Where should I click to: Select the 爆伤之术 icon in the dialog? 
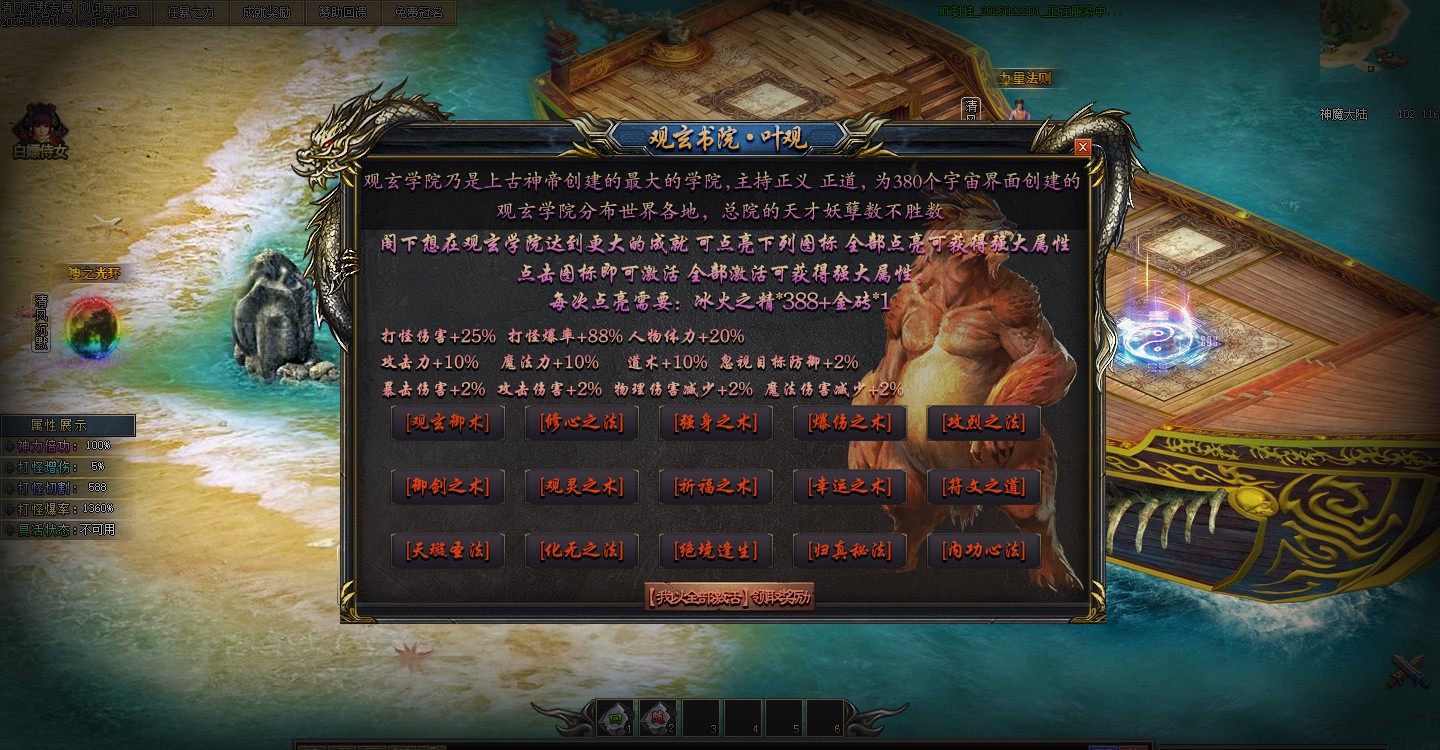pos(849,423)
